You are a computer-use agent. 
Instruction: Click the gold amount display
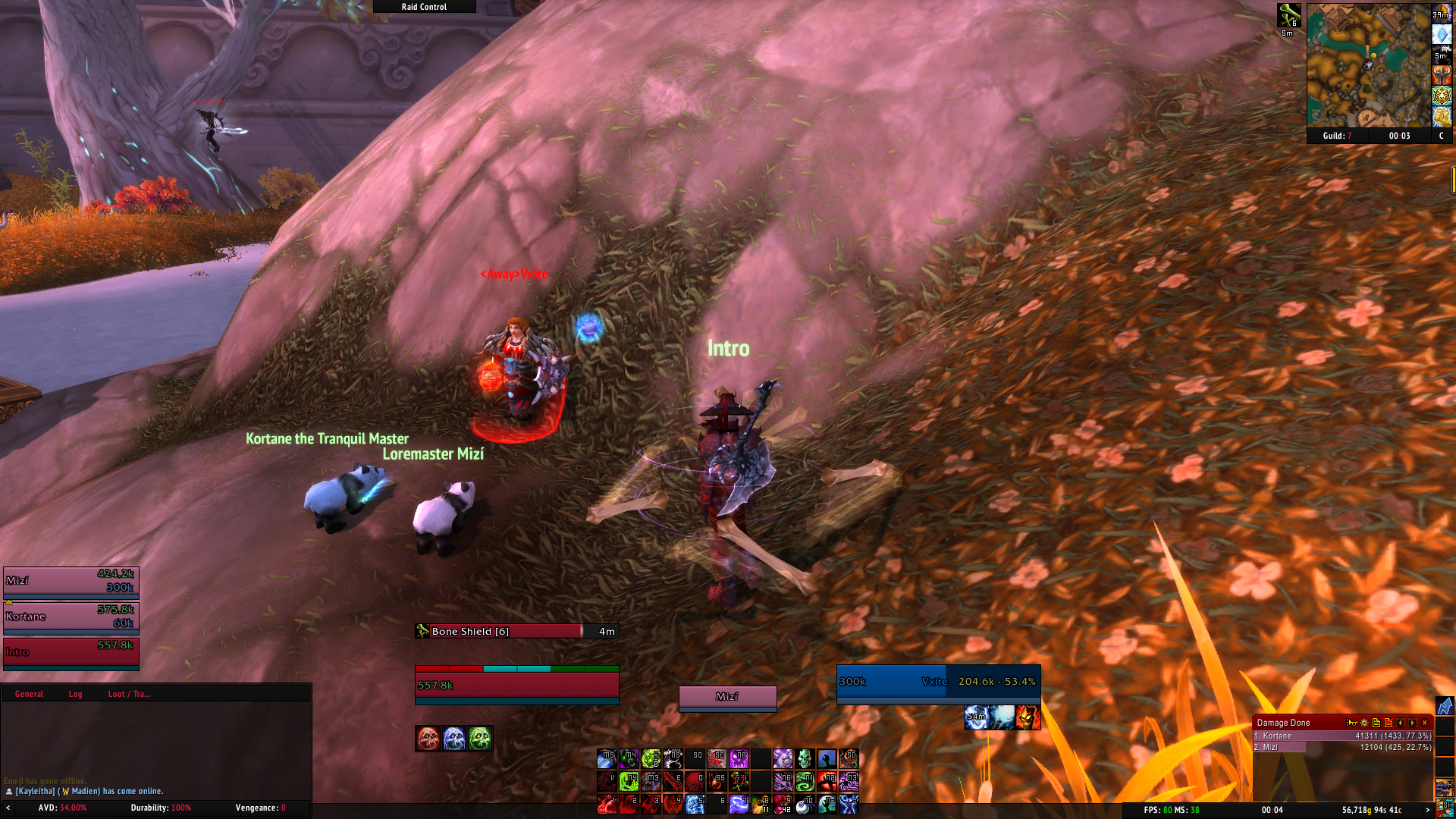point(1371,810)
